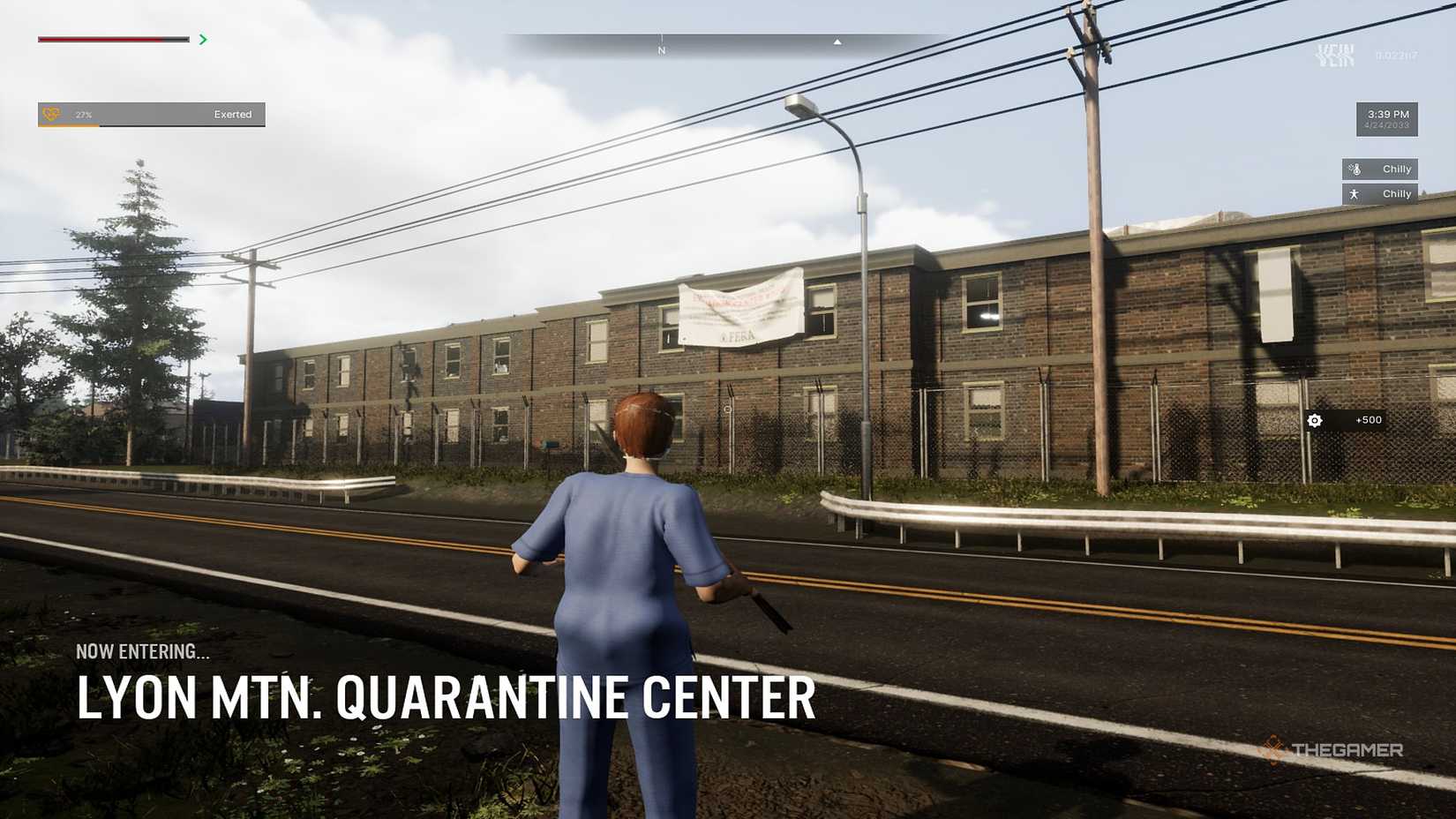Click the THEGAMER watermark emblem

pos(1274,749)
